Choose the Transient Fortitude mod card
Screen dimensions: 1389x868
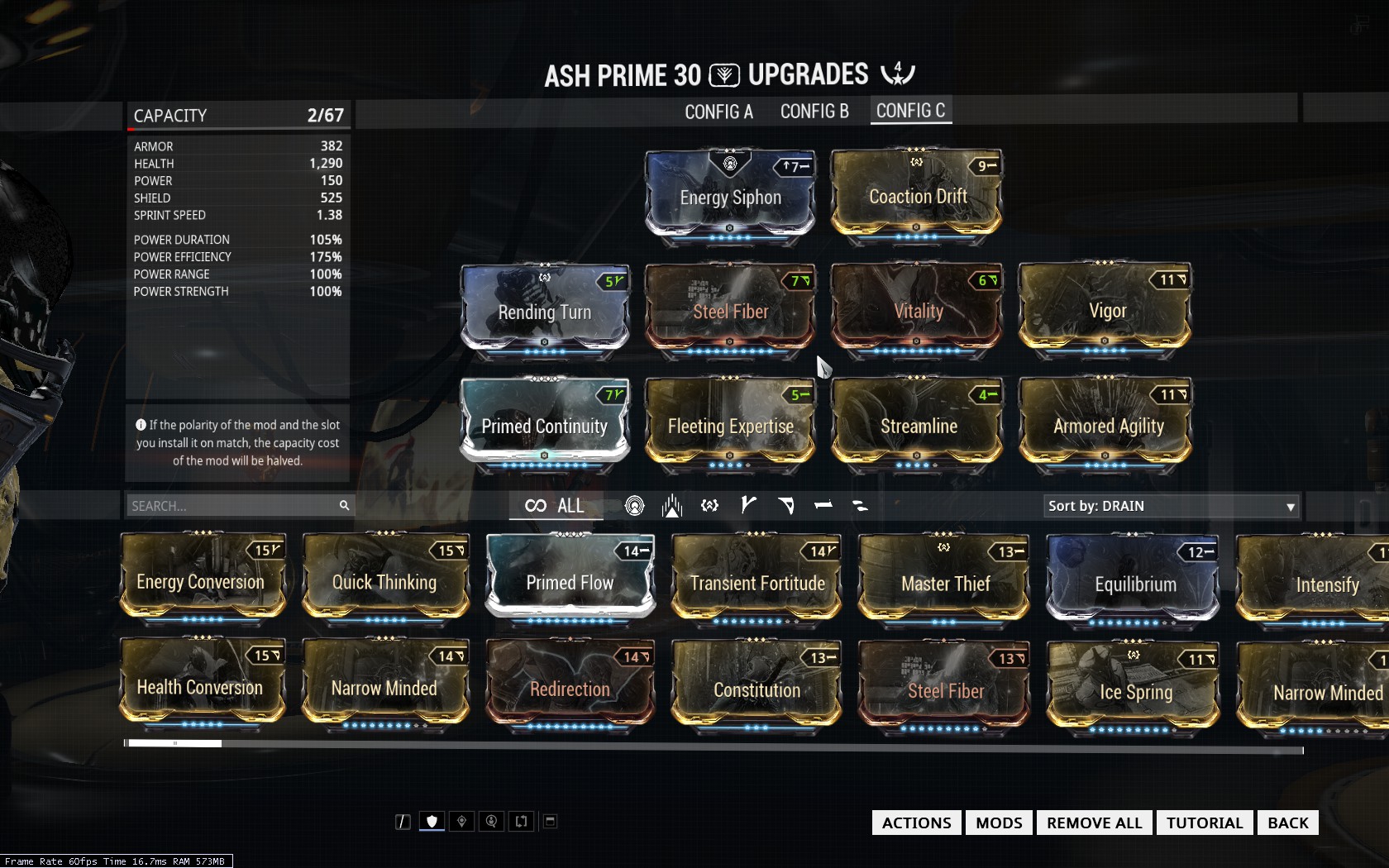coord(757,582)
